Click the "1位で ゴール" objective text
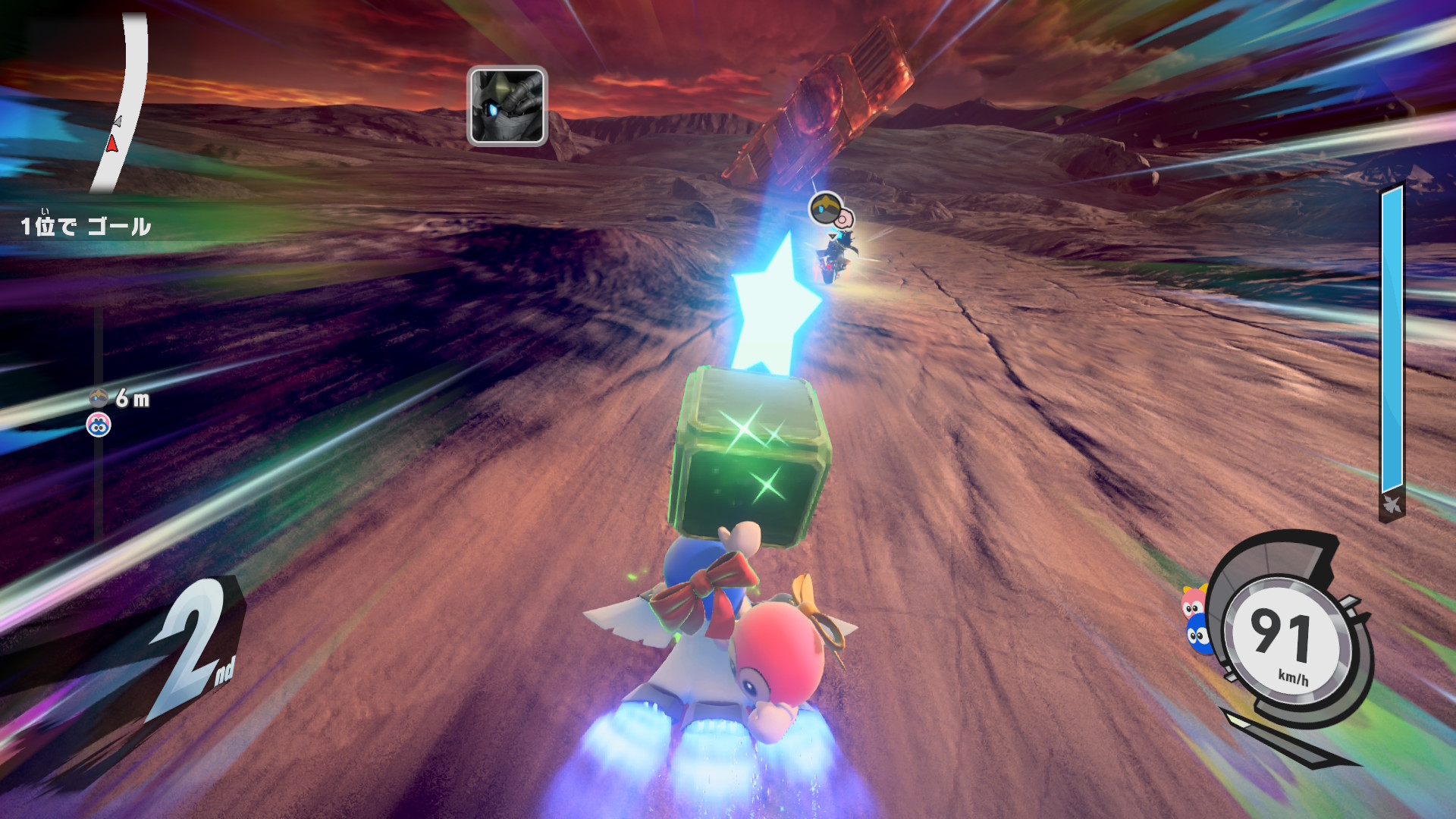This screenshot has height=819, width=1456. coord(86,226)
